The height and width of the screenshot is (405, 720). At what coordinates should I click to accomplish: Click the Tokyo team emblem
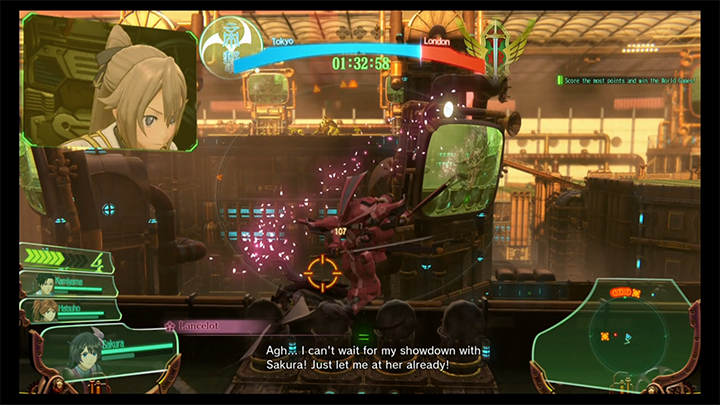click(x=230, y=44)
